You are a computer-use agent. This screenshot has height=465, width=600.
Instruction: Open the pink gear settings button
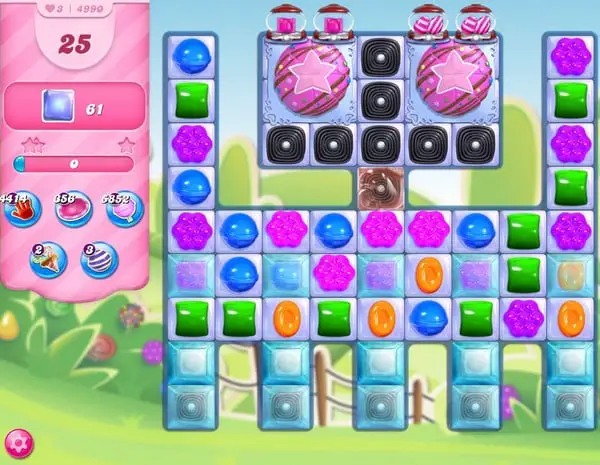16,441
